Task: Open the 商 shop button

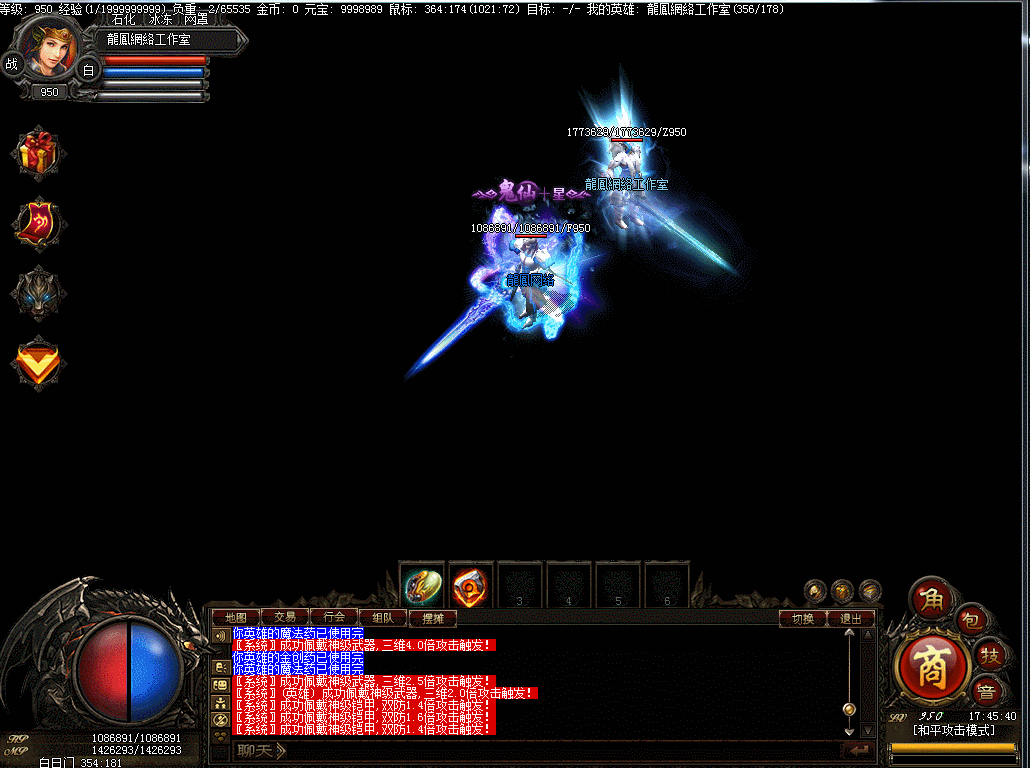Action: tap(932, 668)
